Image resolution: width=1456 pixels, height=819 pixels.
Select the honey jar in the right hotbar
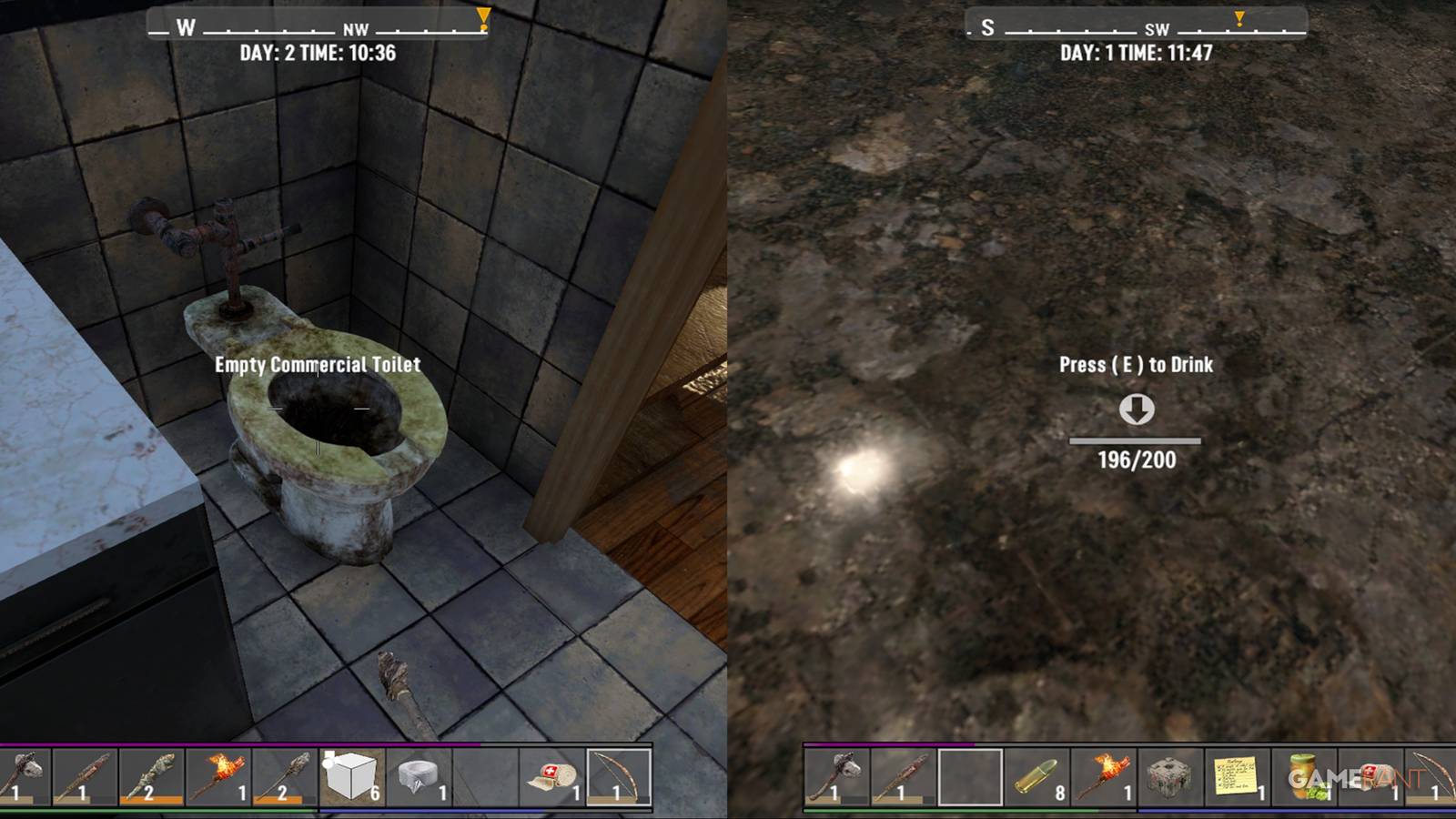coord(1300,778)
